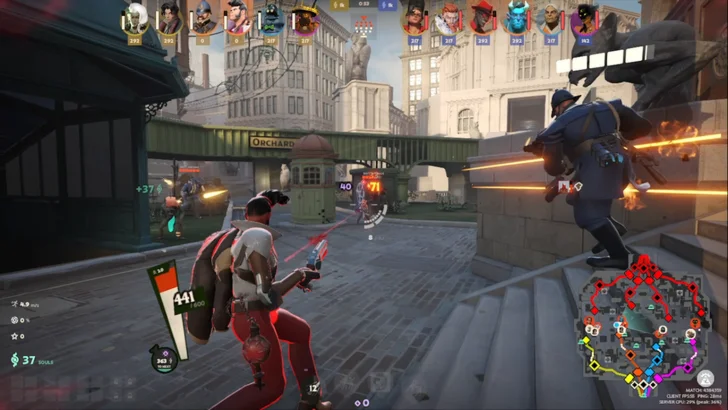Viewport: 728px width, 410px height.
Task: Select the white-haired hero portrait
Action: [136, 18]
